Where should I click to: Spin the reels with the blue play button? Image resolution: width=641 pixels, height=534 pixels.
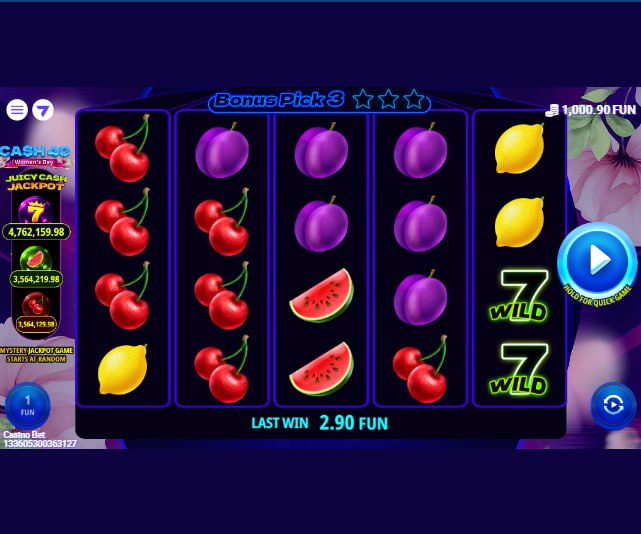coord(597,261)
